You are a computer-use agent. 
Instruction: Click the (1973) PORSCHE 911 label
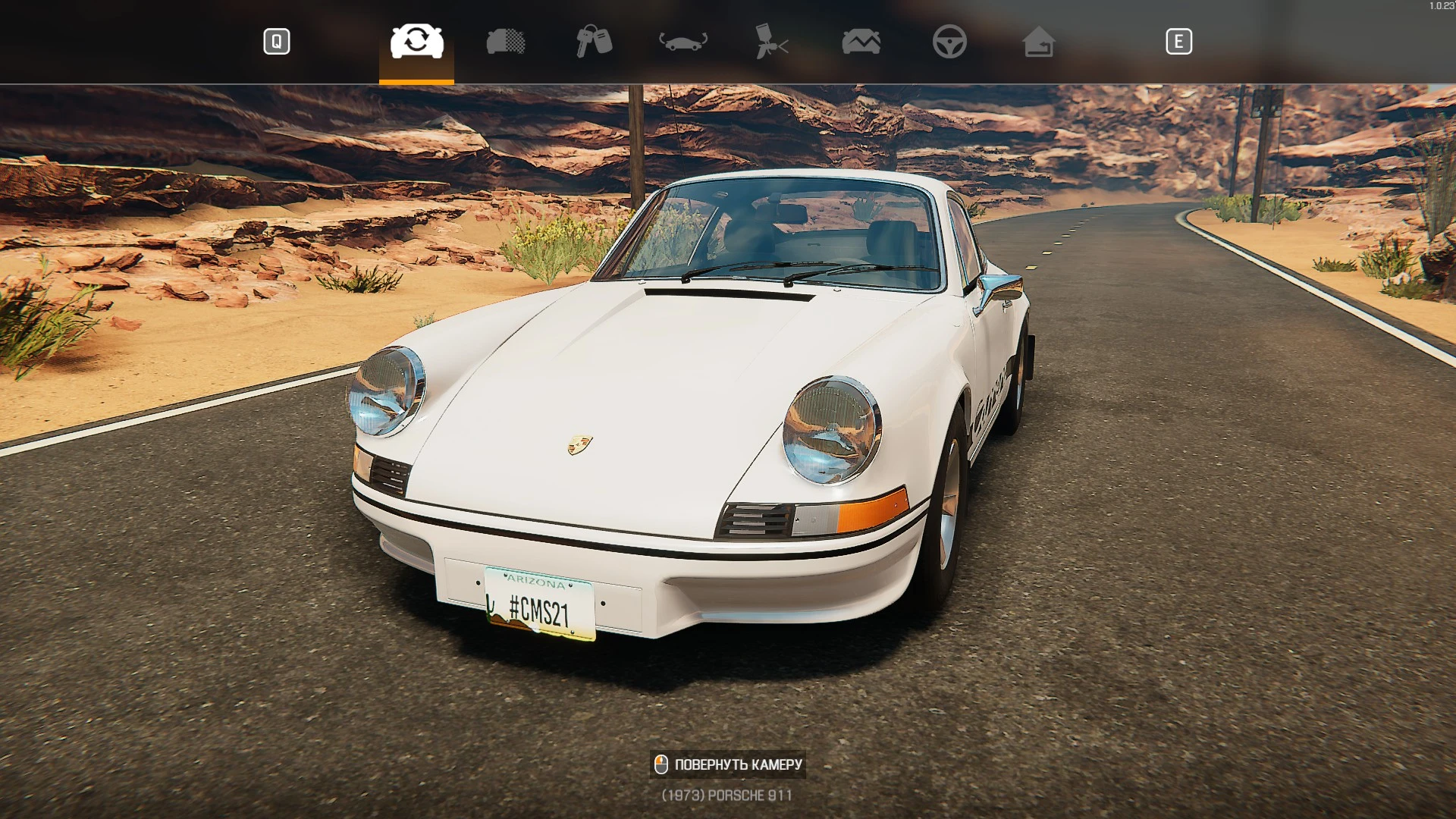[726, 795]
